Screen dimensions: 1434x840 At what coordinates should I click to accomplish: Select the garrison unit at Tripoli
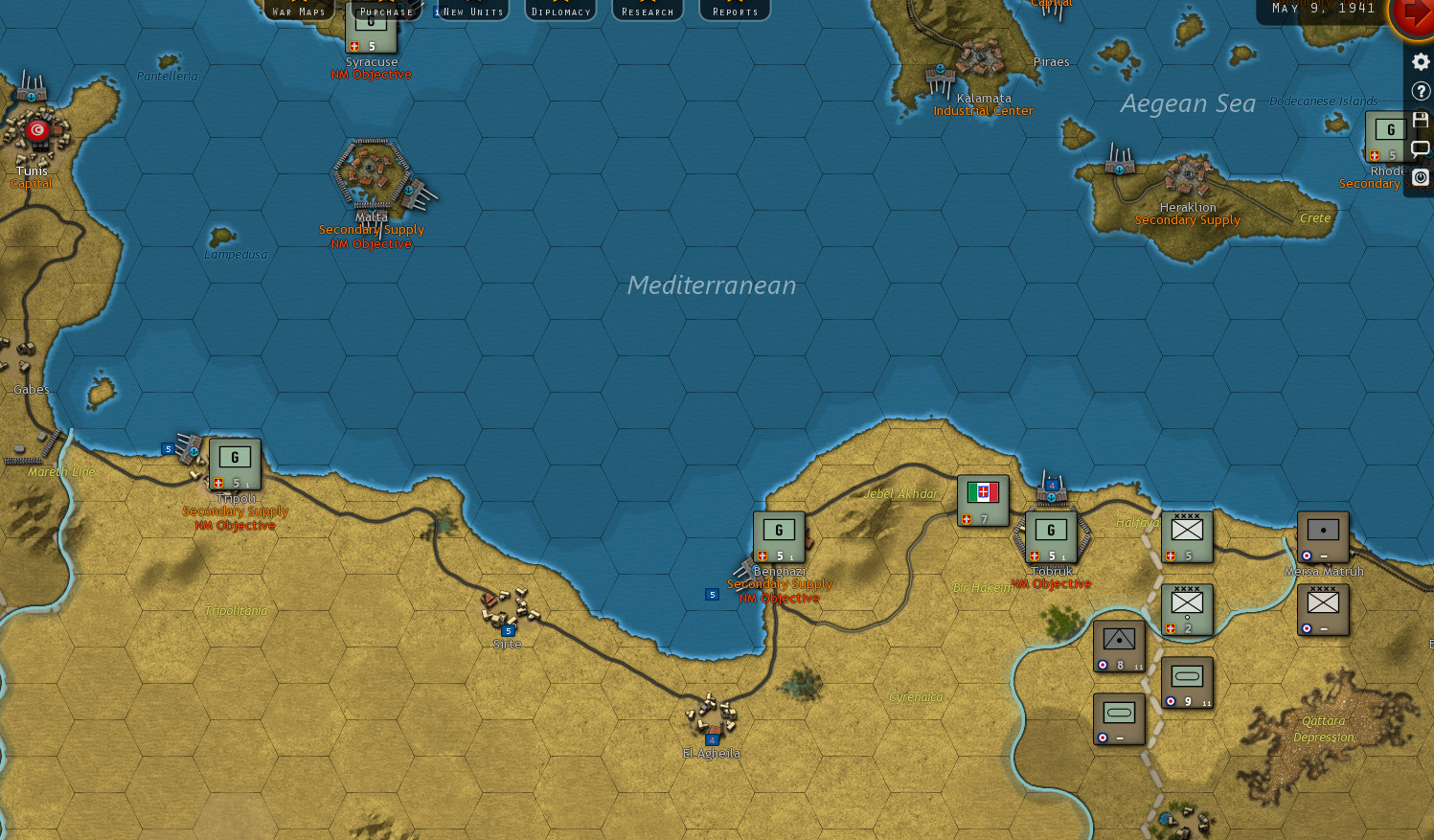235,465
